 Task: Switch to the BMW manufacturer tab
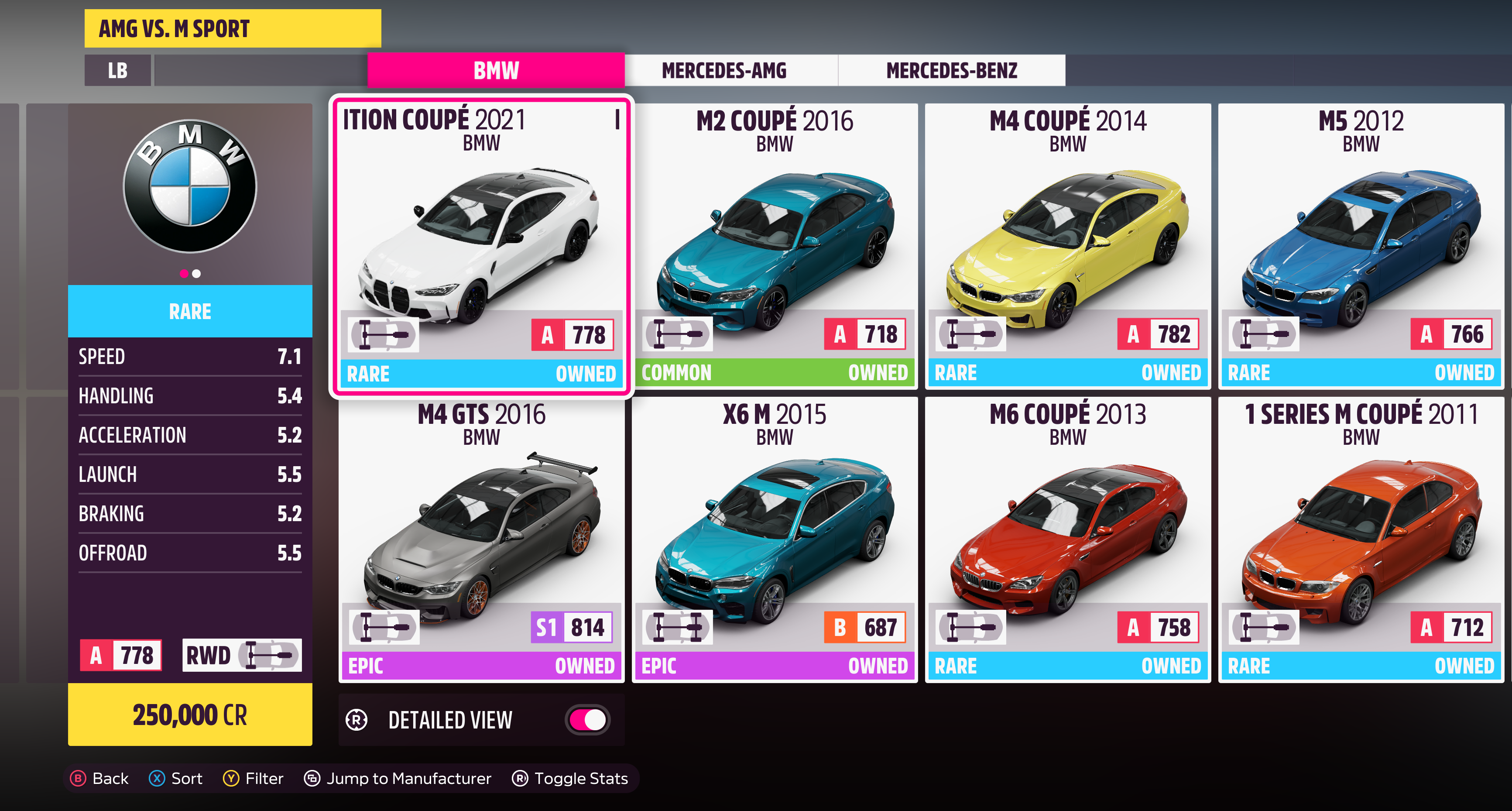[496, 70]
